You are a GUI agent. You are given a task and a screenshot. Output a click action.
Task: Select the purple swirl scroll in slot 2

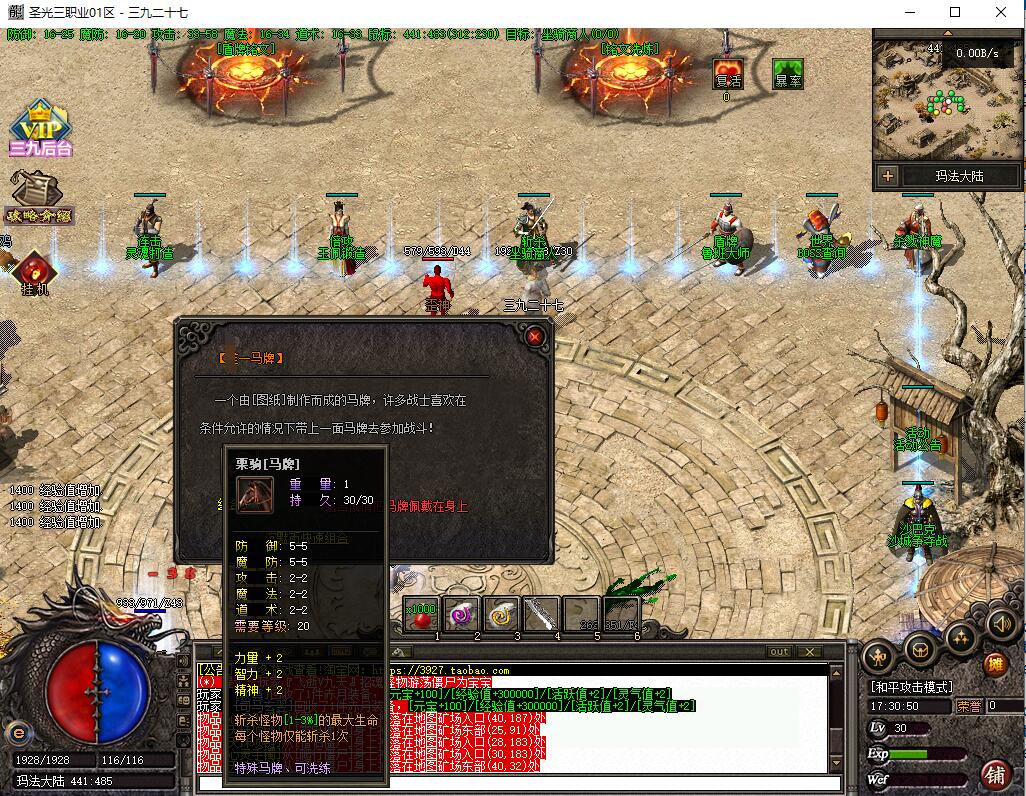coord(461,613)
